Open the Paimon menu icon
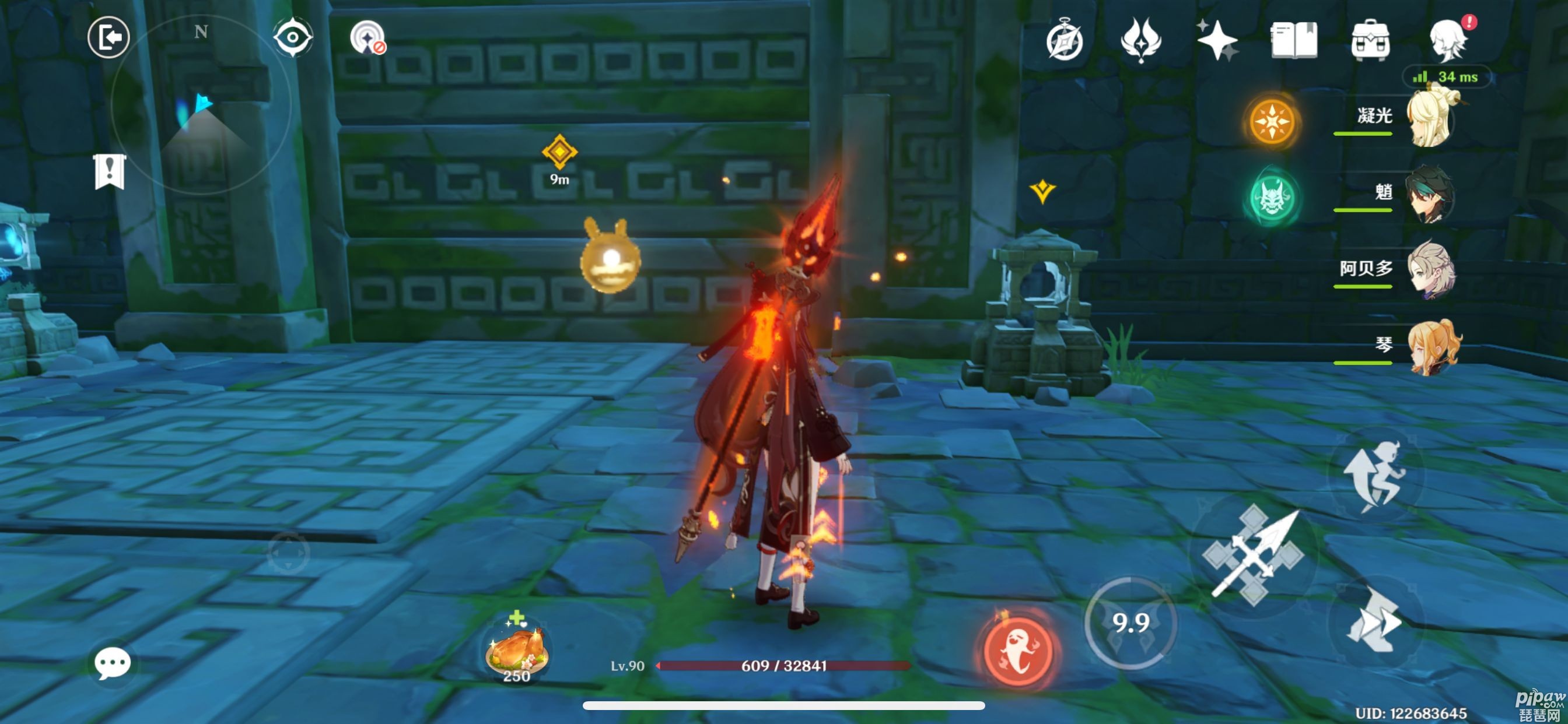 click(x=1448, y=41)
